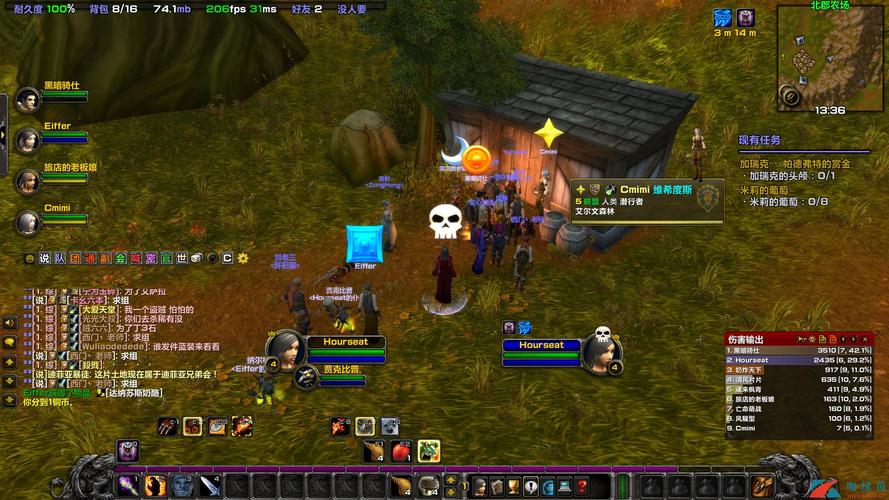Select party member Eiffer's portrait
Image resolution: width=889 pixels, height=500 pixels.
27,139
